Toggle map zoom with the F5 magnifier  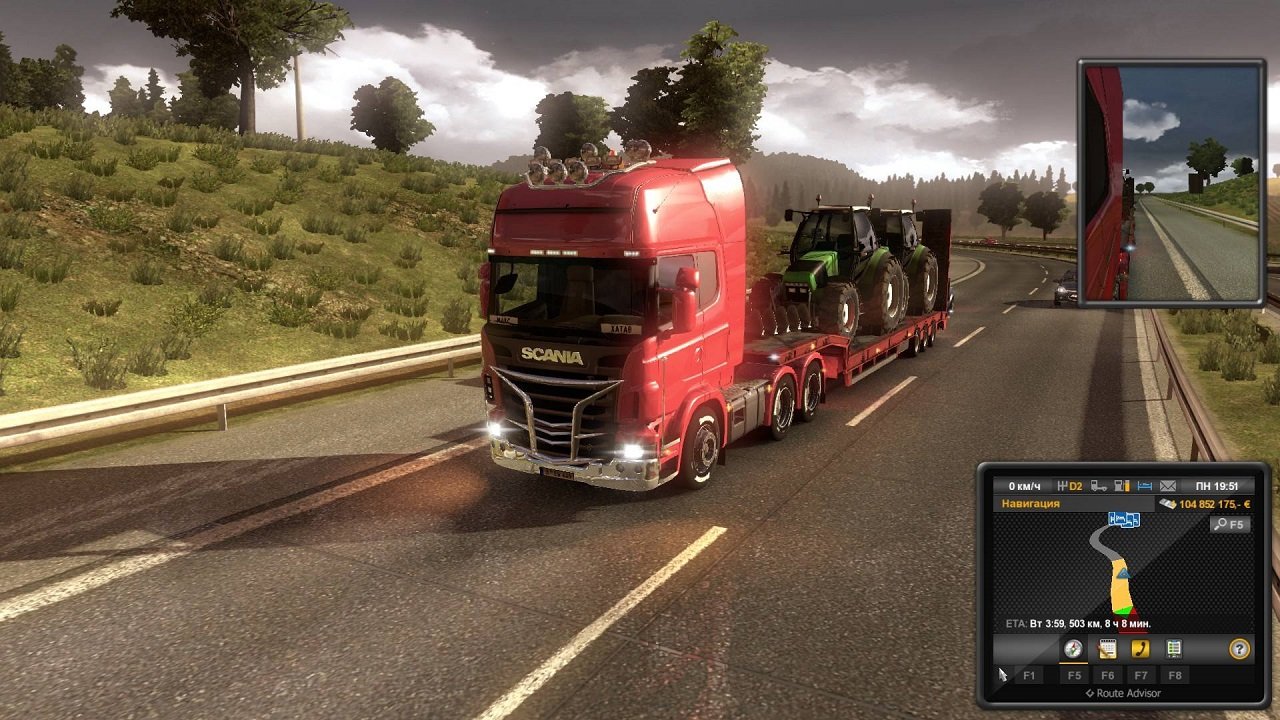click(x=1230, y=524)
